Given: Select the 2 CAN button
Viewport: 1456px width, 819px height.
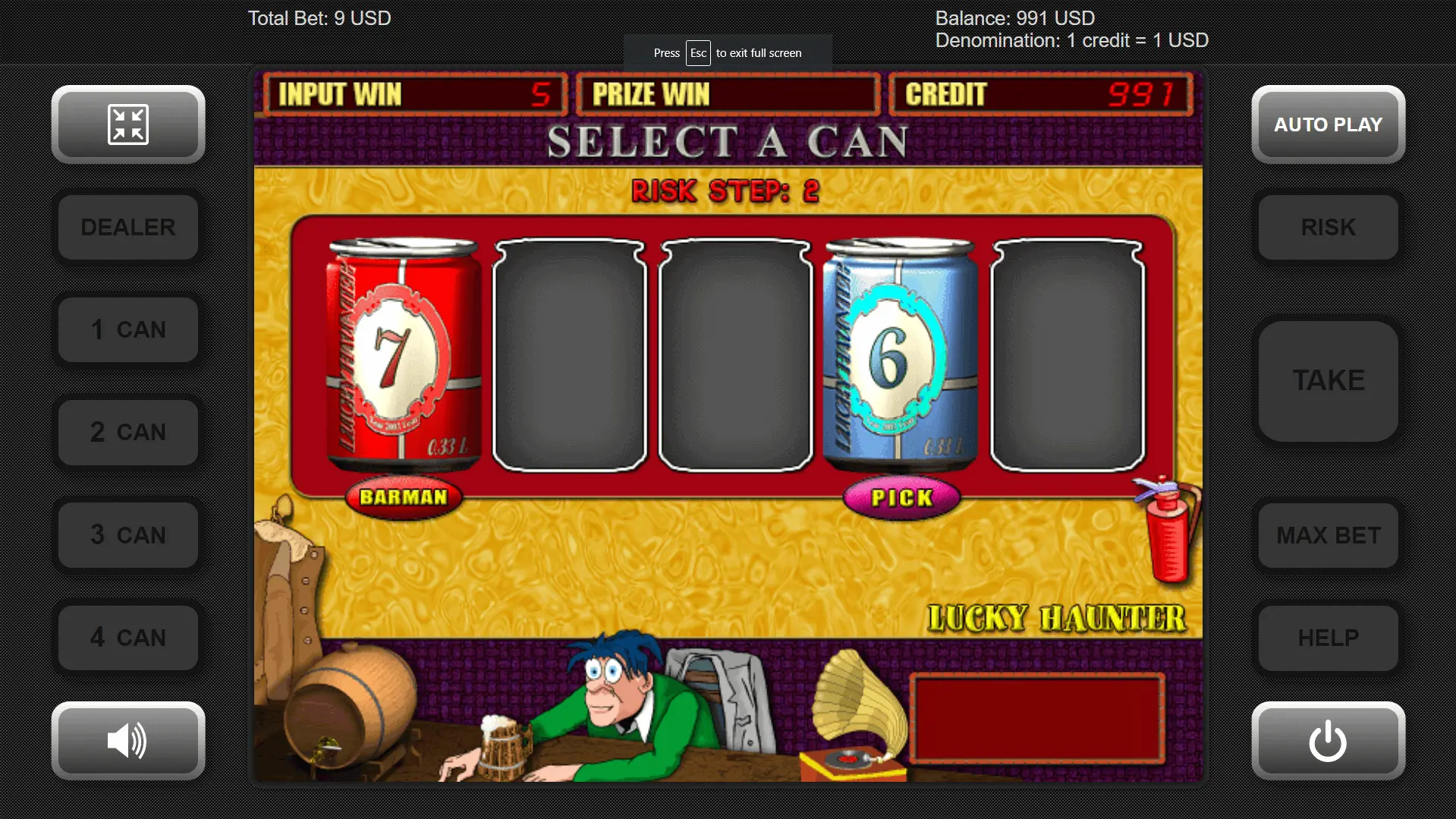Looking at the screenshot, I should 128,432.
